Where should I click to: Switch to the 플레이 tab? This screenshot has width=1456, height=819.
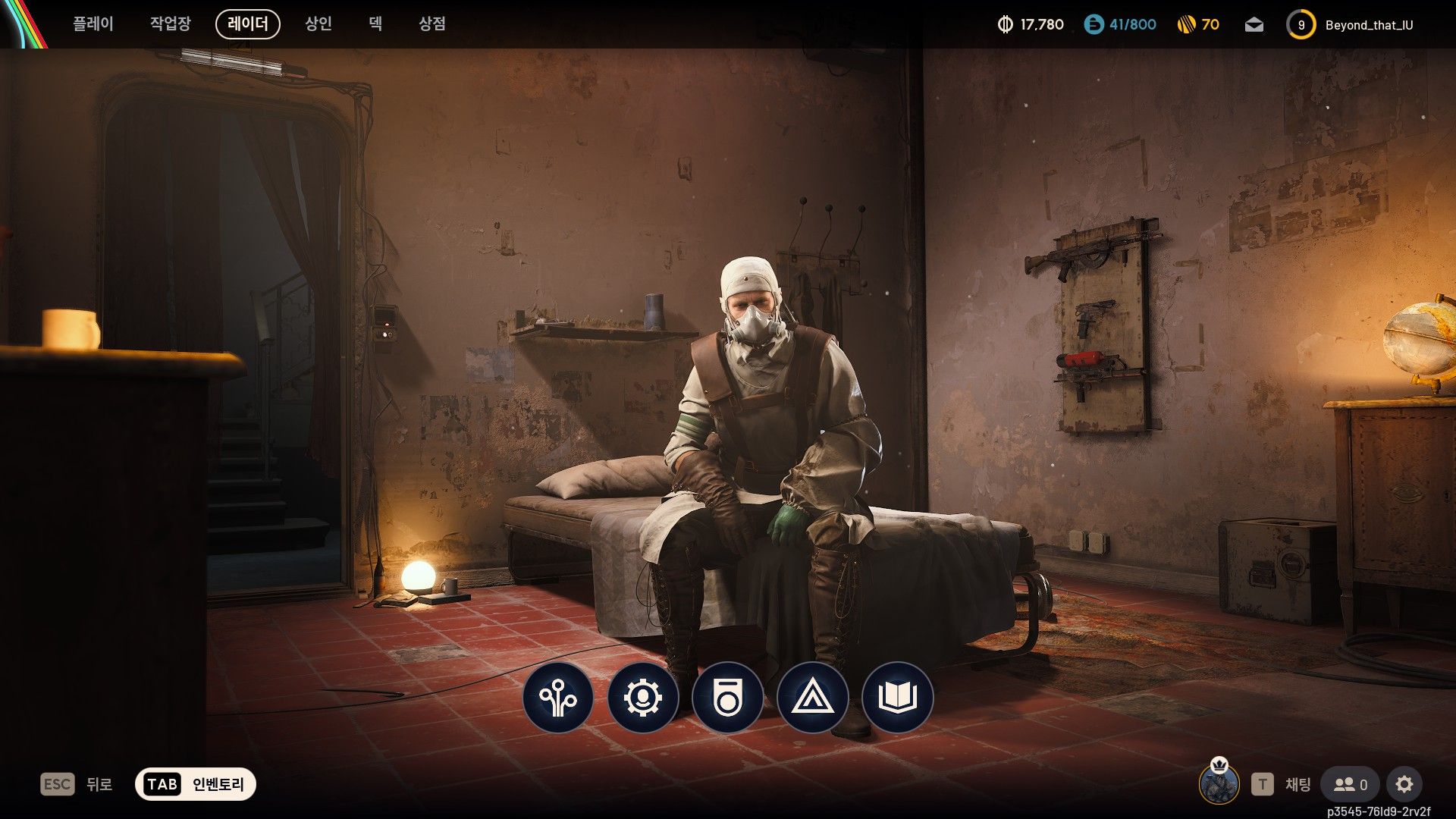point(93,24)
